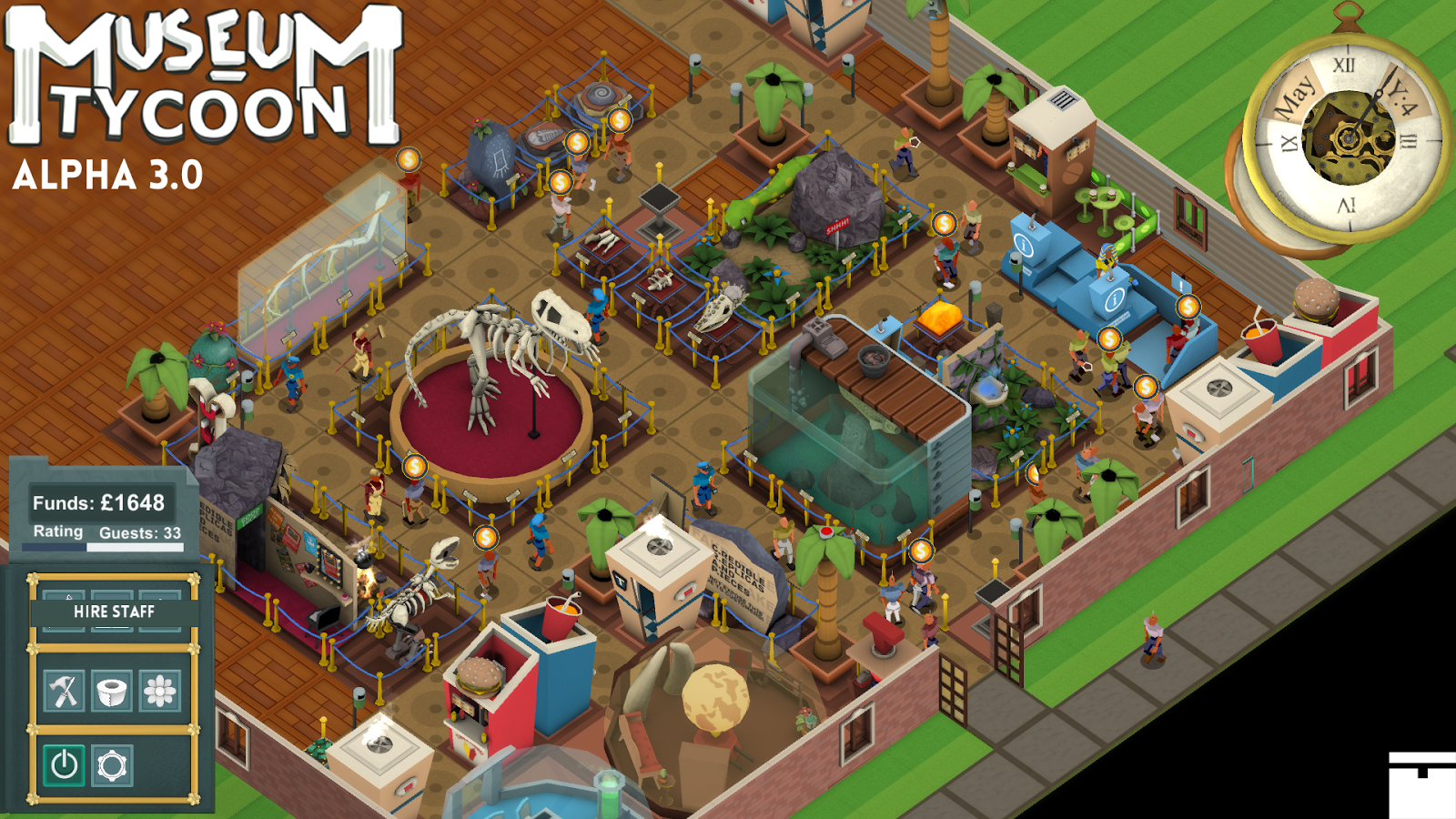
Task: Open the Hire Staff menu
Action: (x=116, y=612)
